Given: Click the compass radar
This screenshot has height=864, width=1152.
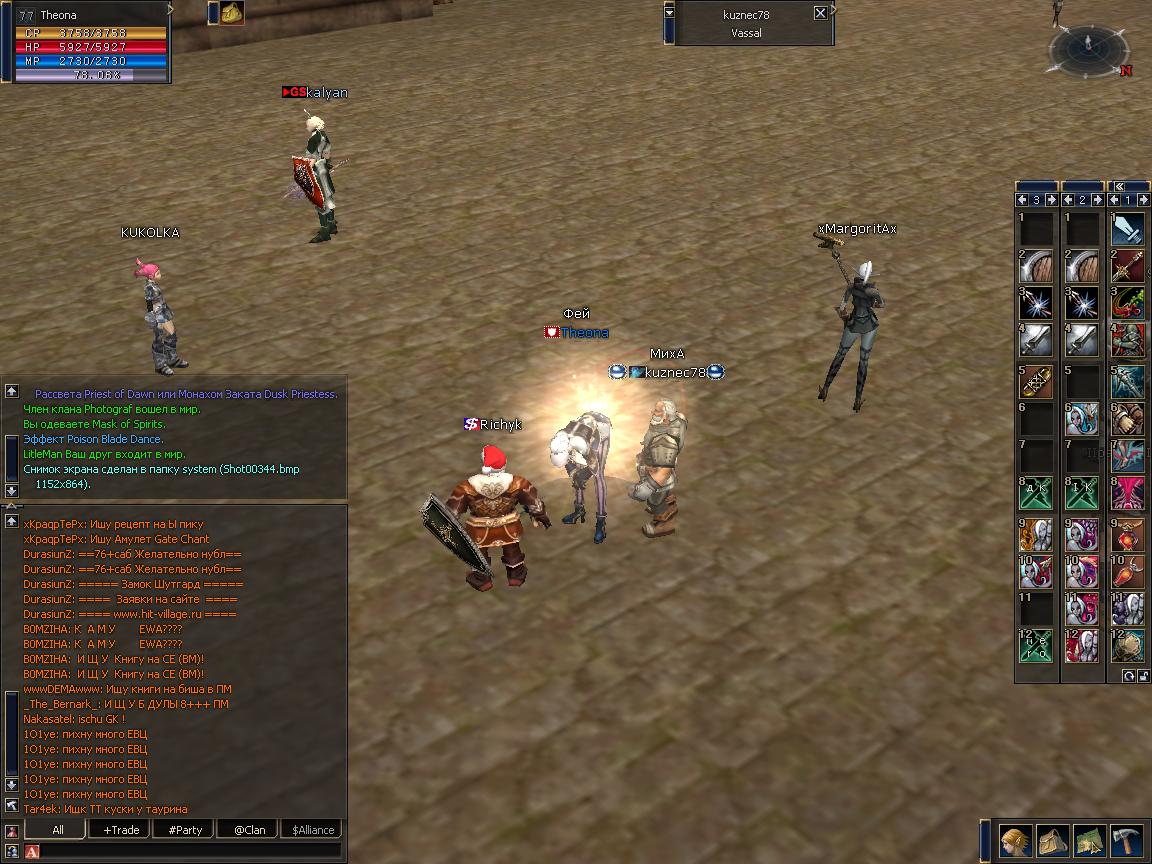Looking at the screenshot, I should (1088, 48).
